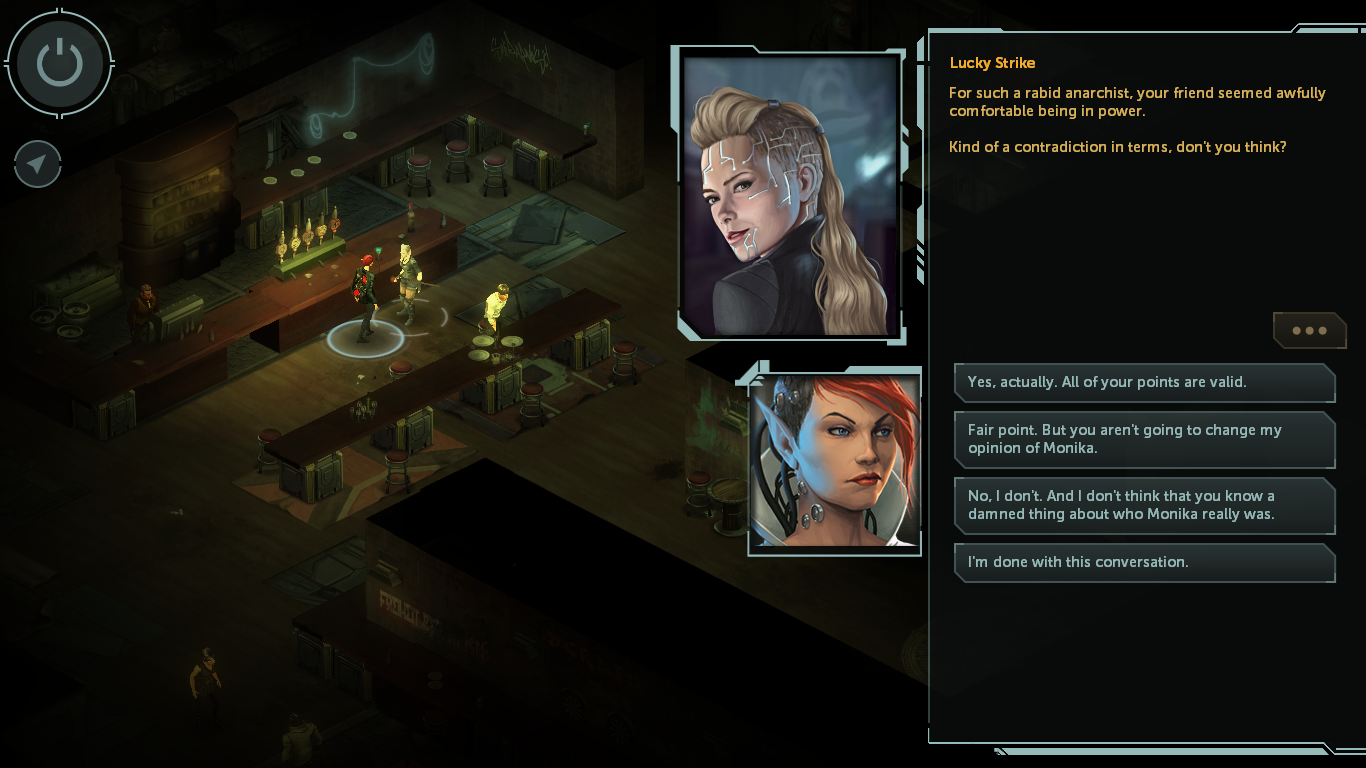
Task: Open the power menu button
Action: pyautogui.click(x=59, y=63)
